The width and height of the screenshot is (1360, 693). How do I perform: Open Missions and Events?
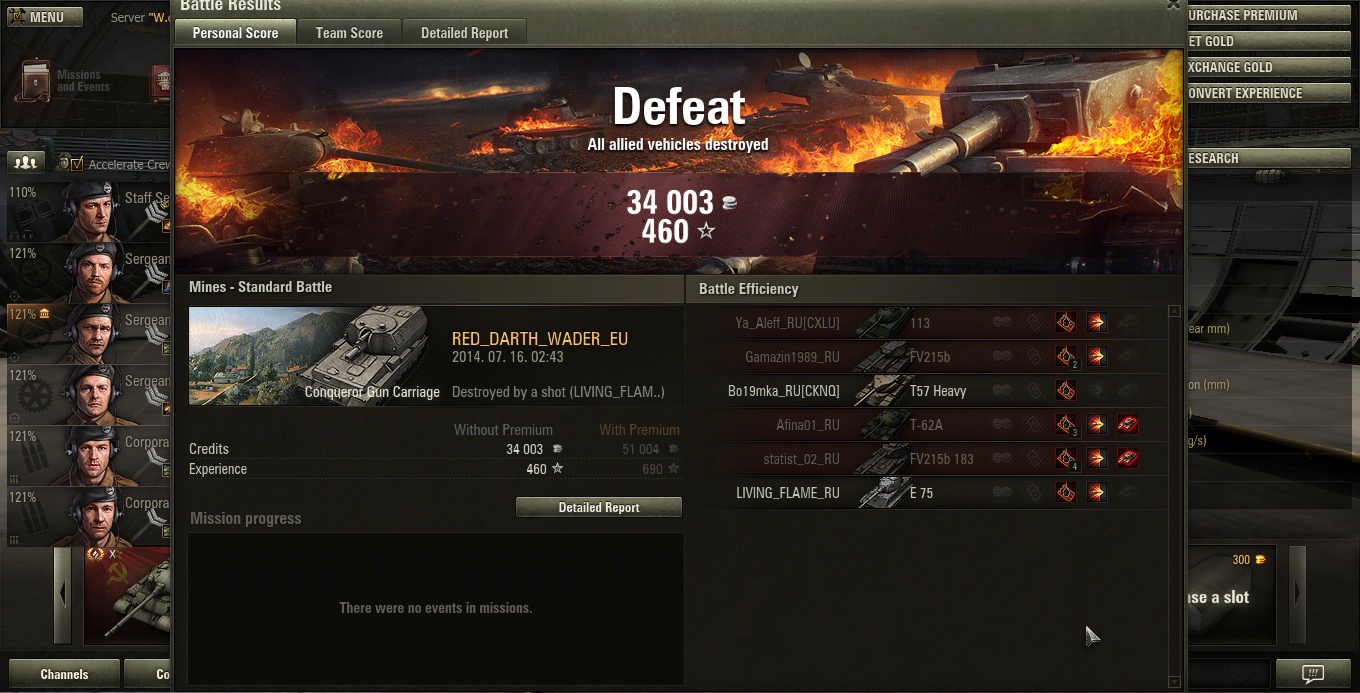(x=60, y=80)
